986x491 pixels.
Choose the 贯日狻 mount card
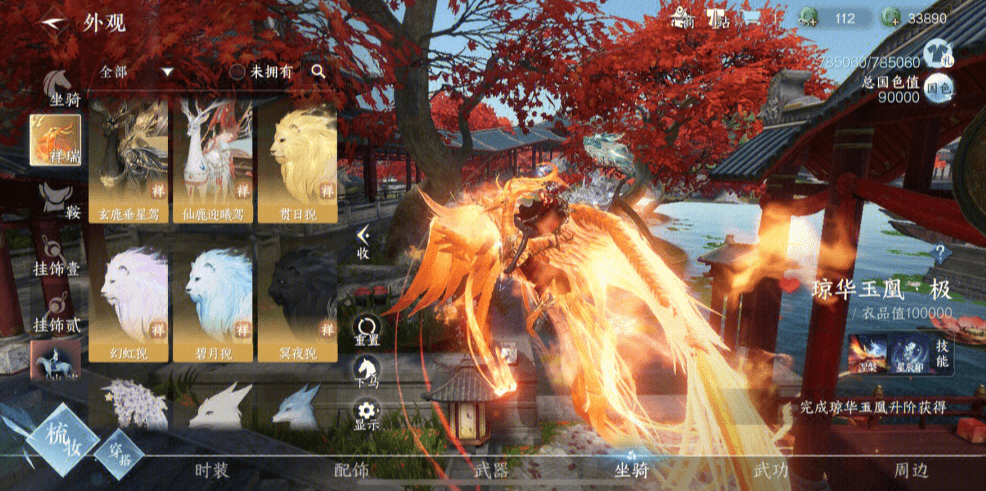click(297, 160)
